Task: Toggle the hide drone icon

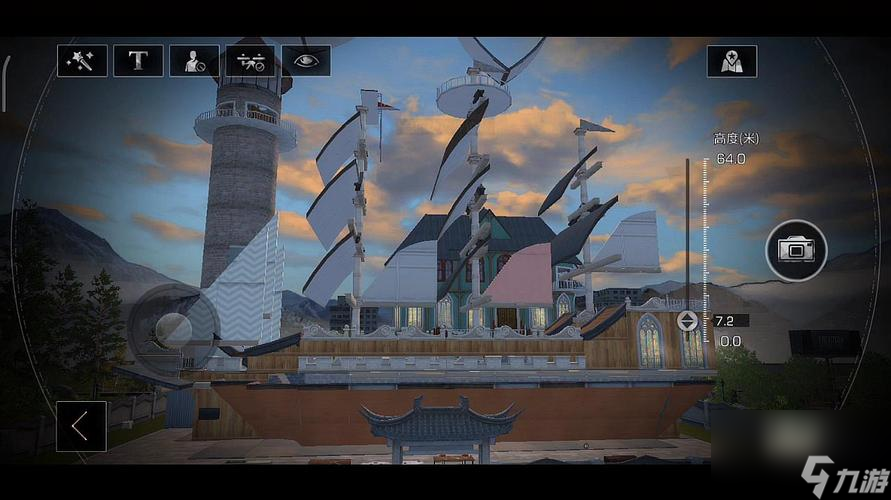Action: click(x=250, y=61)
